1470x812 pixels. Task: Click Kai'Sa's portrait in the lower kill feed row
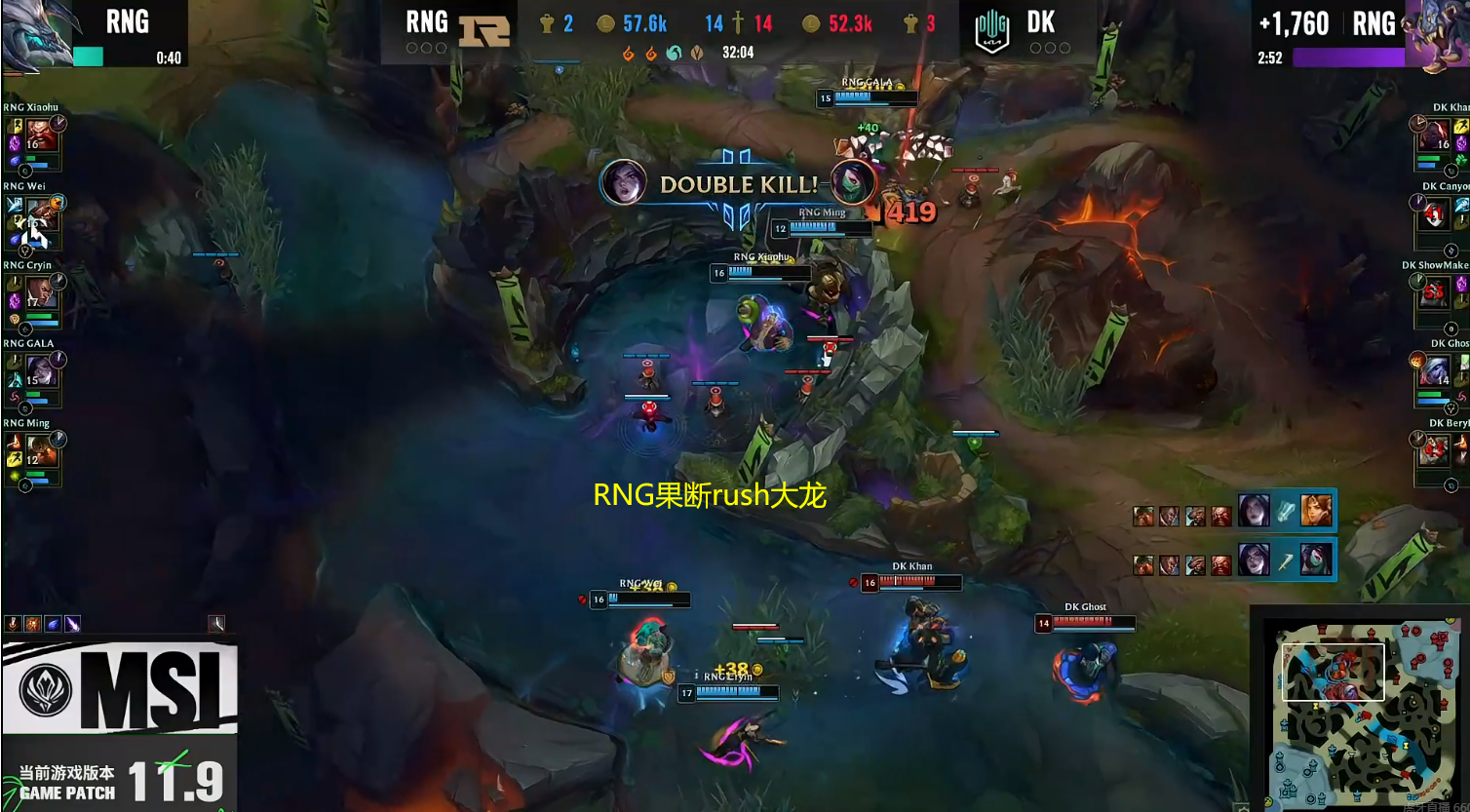(x=1254, y=560)
